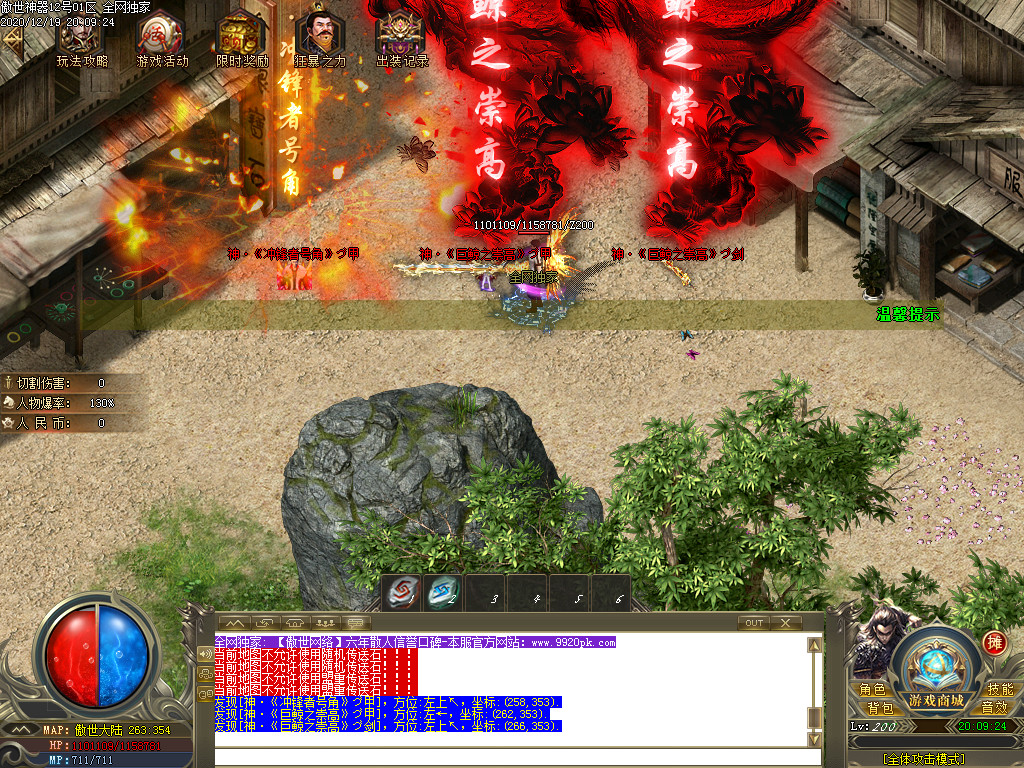Activate the red swirl skill in slot 1
The image size is (1024, 768).
tap(402, 593)
